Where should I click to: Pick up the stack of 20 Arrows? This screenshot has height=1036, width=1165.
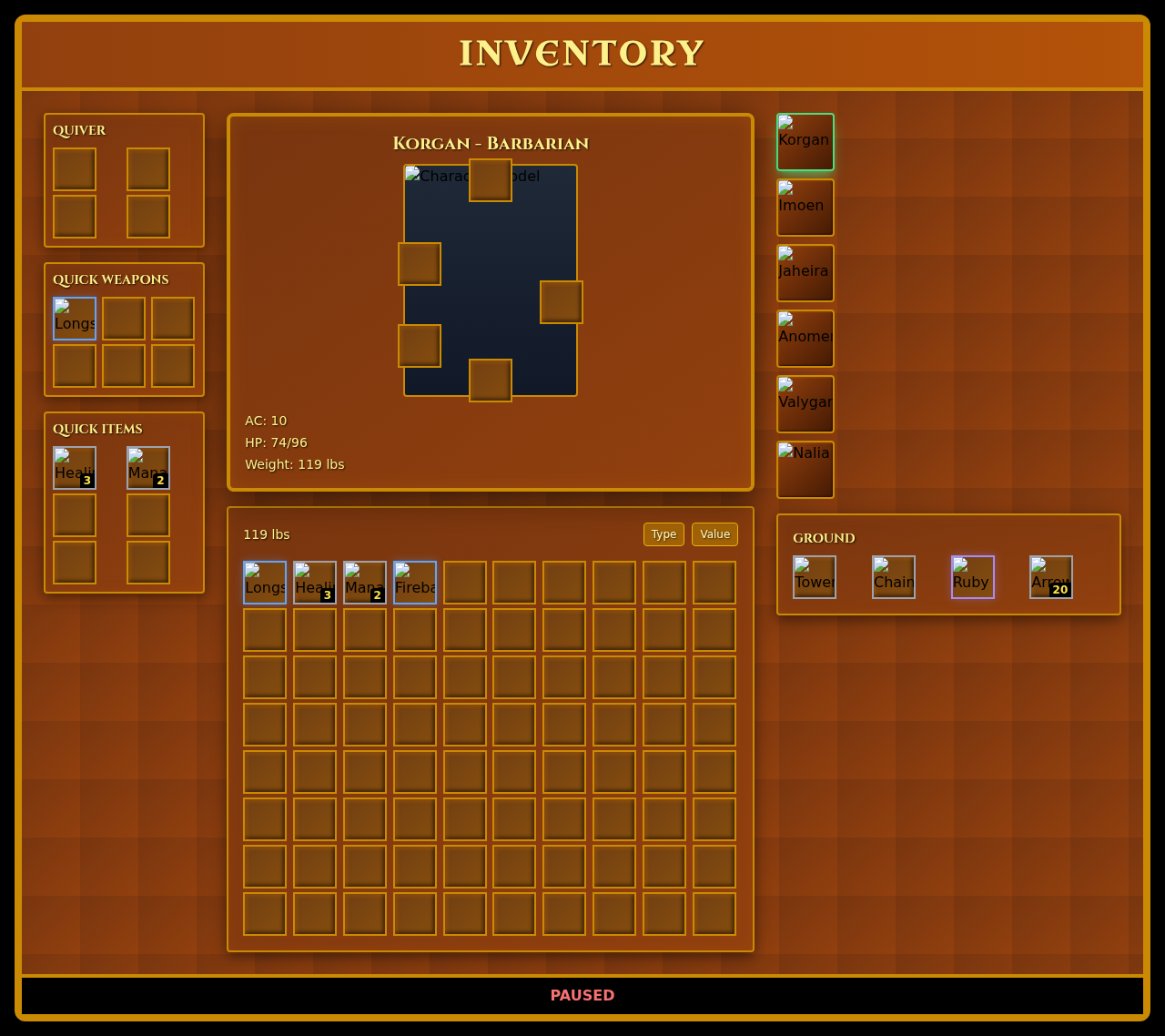tap(1051, 576)
